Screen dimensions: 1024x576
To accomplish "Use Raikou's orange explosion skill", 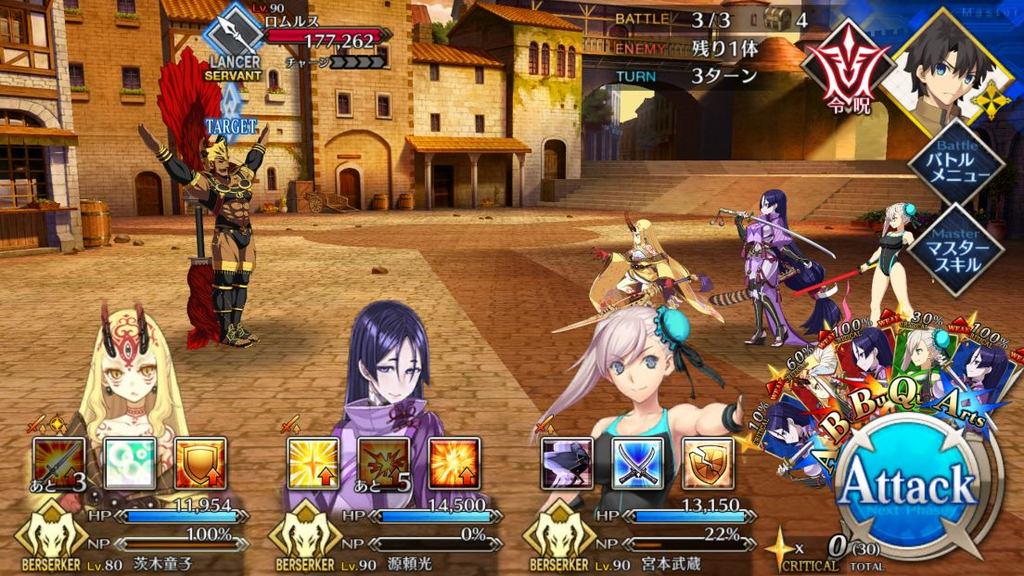I will pos(454,464).
